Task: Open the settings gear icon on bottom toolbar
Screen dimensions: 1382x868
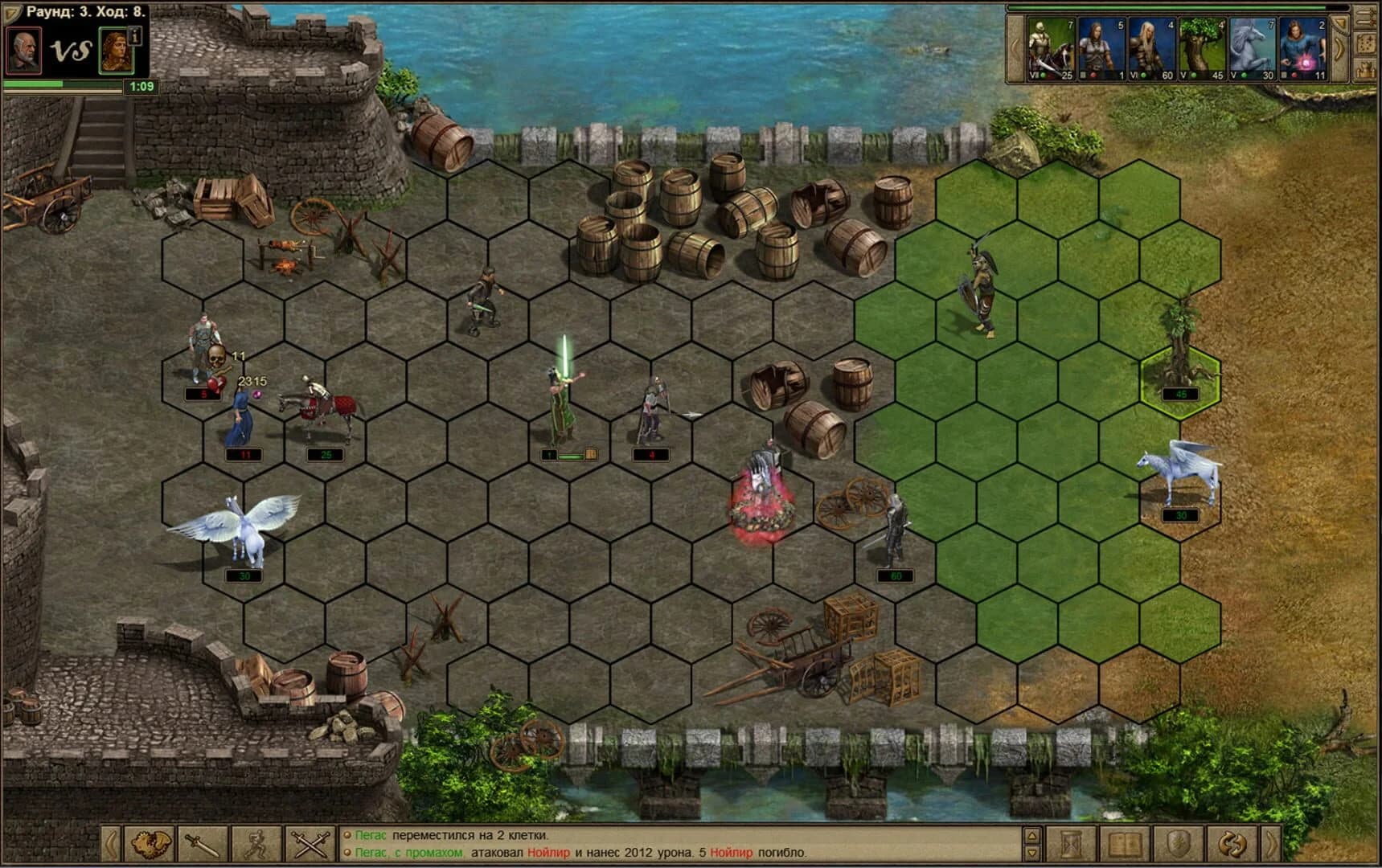Action: pos(151,843)
